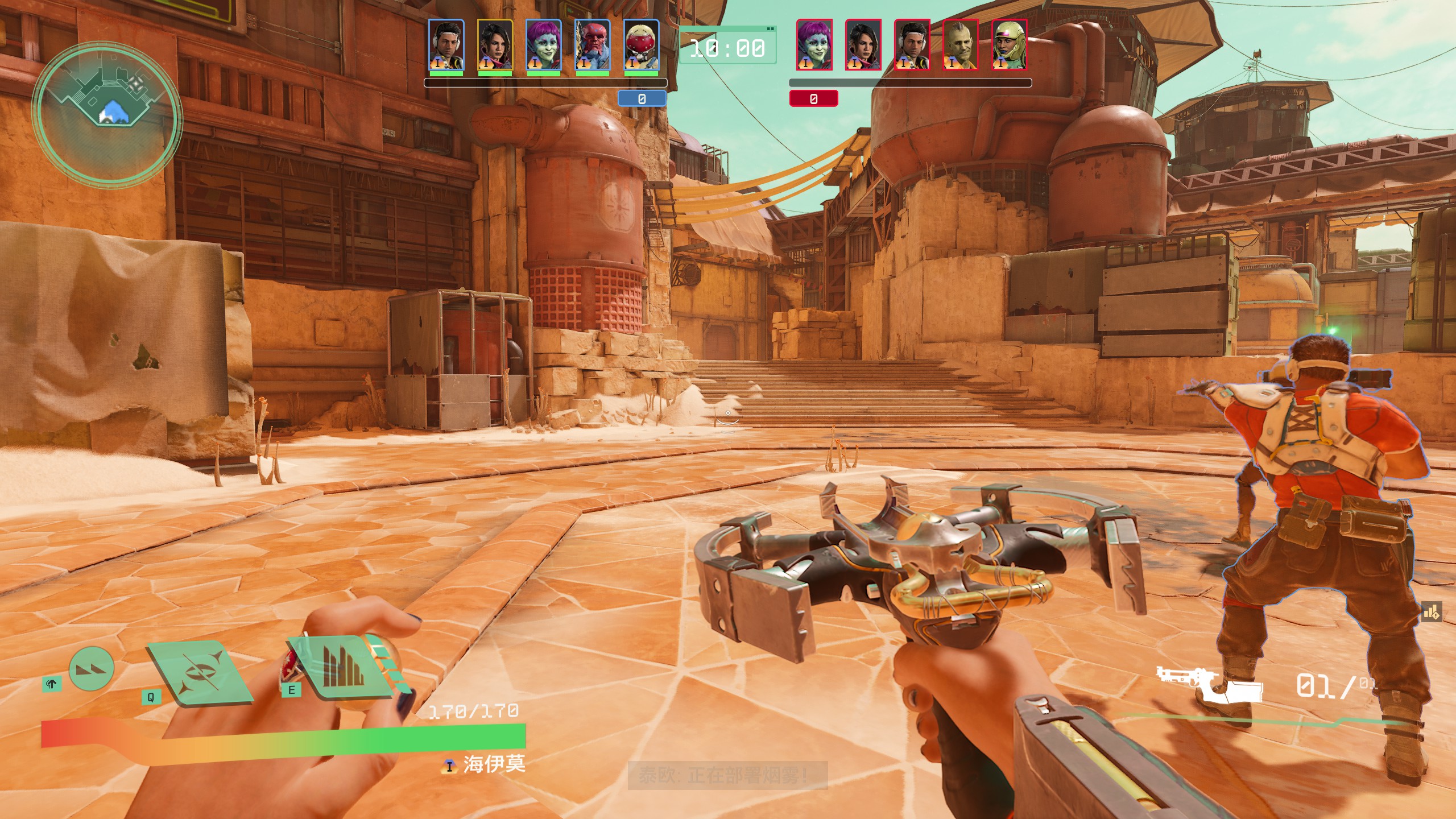Select the green-skinned mohawk enemy portrait
This screenshot has height=819, width=1456.
coord(961,45)
